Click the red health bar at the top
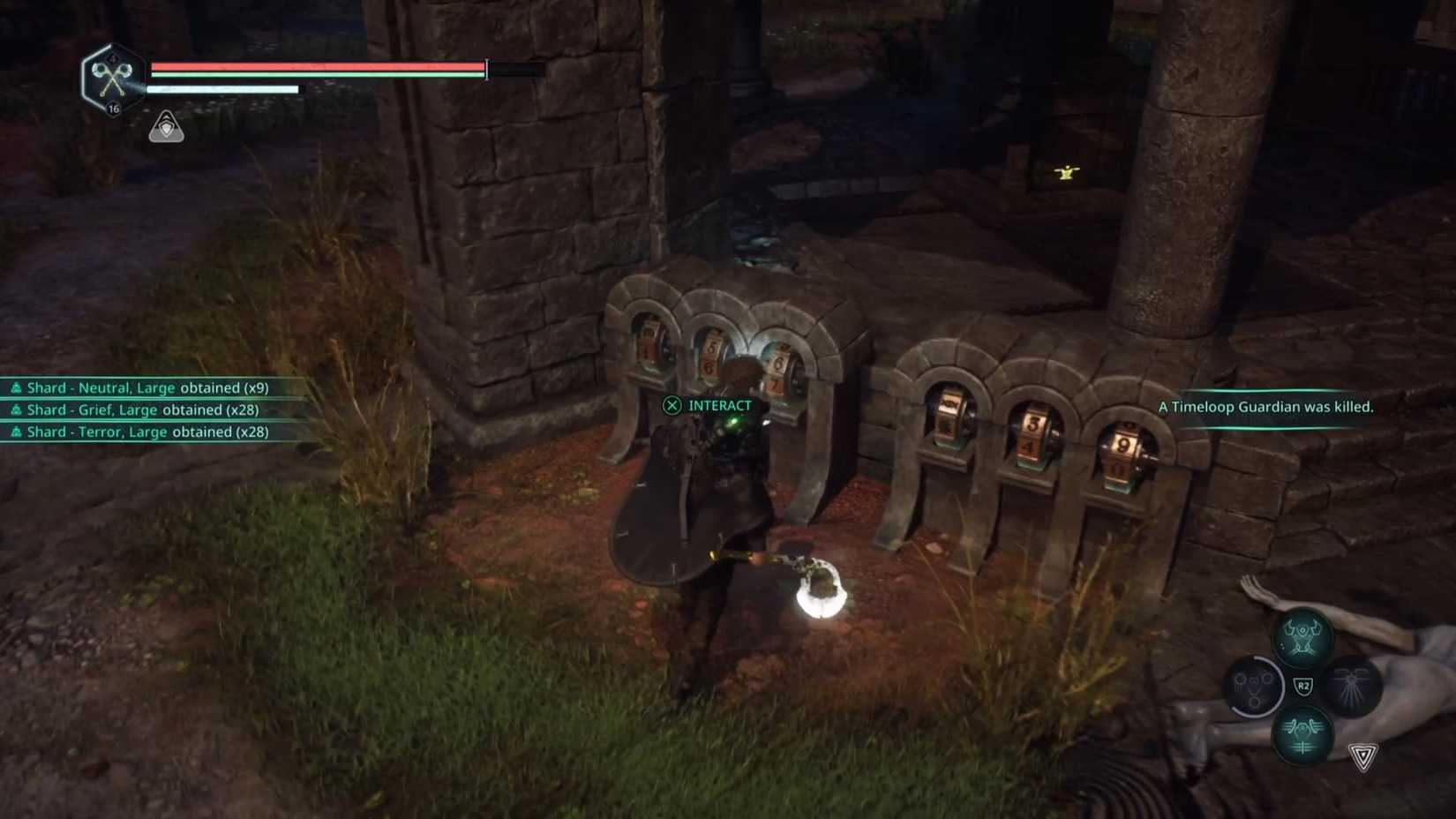This screenshot has width=1456, height=819. (313, 68)
